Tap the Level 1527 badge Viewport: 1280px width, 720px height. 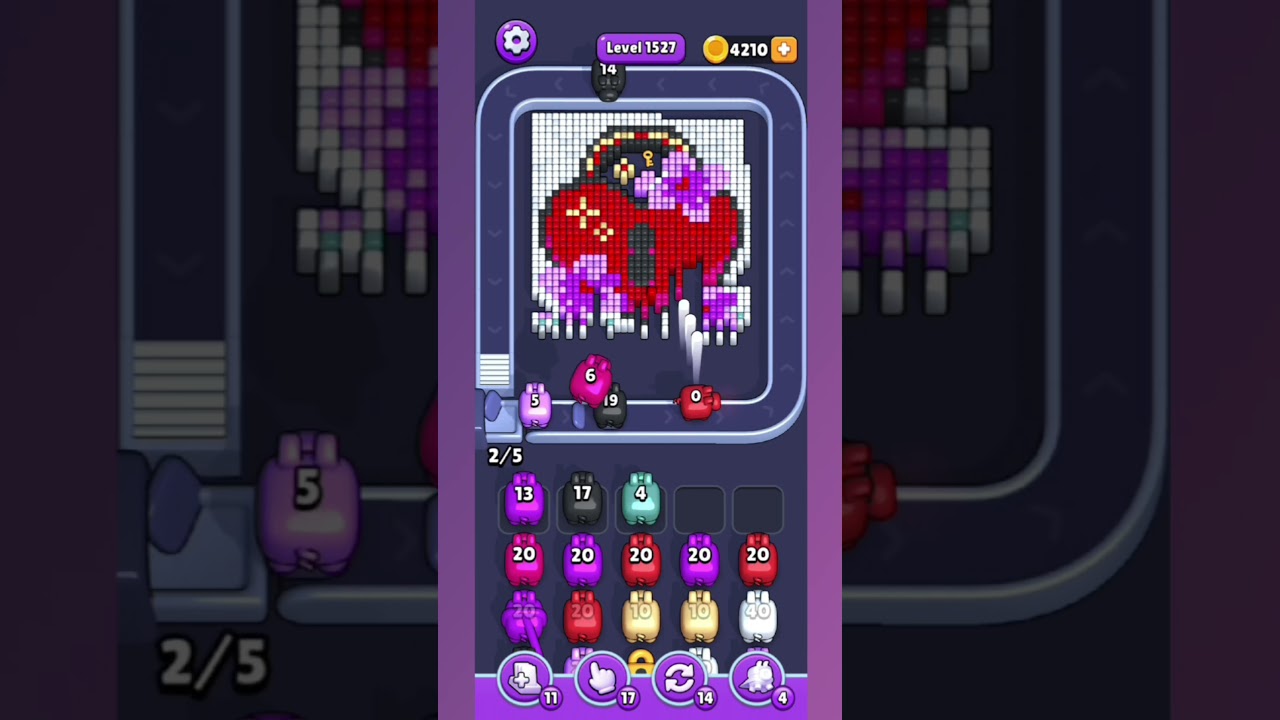640,47
